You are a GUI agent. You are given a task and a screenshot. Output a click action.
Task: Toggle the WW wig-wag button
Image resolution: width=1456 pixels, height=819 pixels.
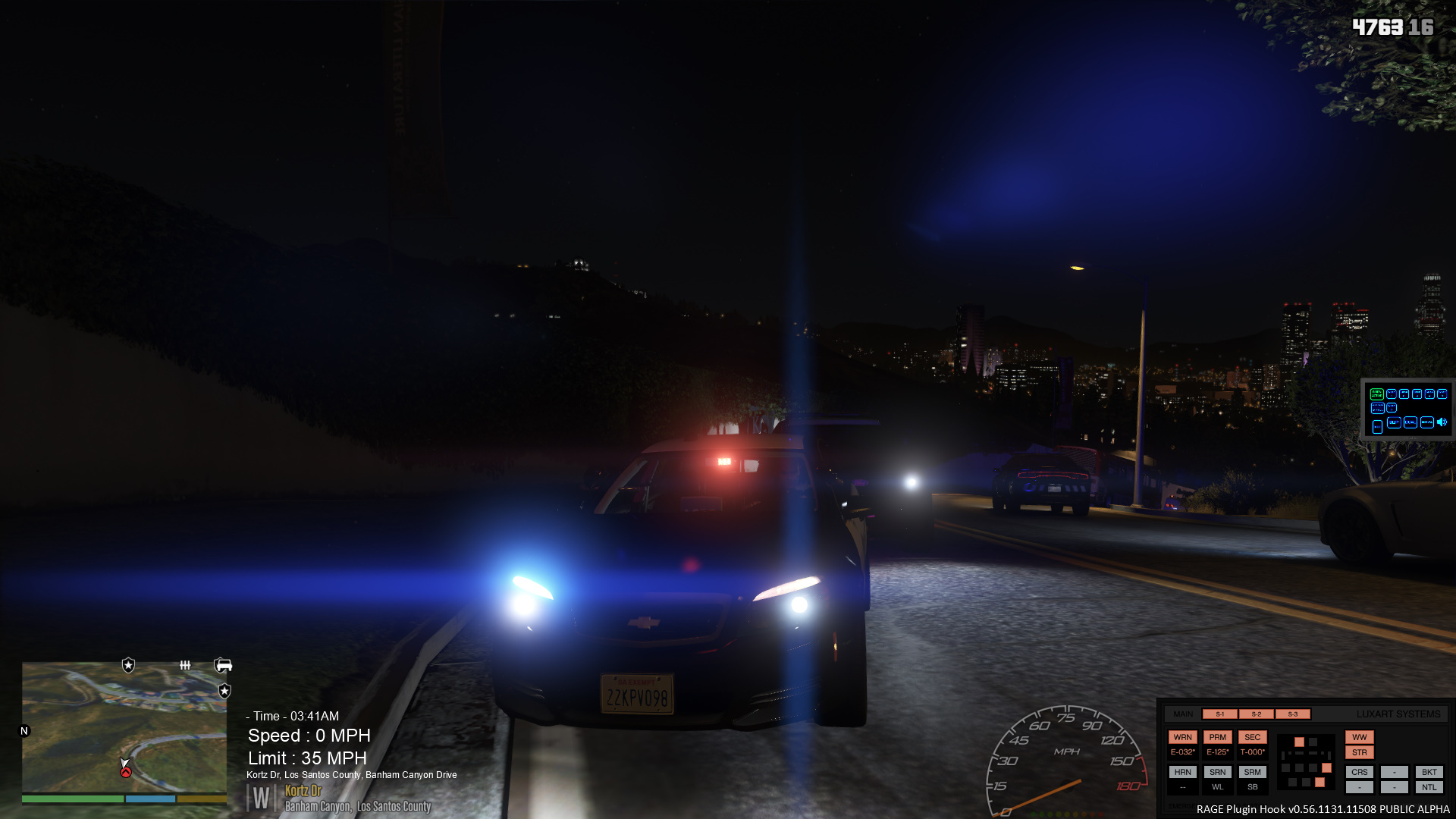tap(1359, 737)
